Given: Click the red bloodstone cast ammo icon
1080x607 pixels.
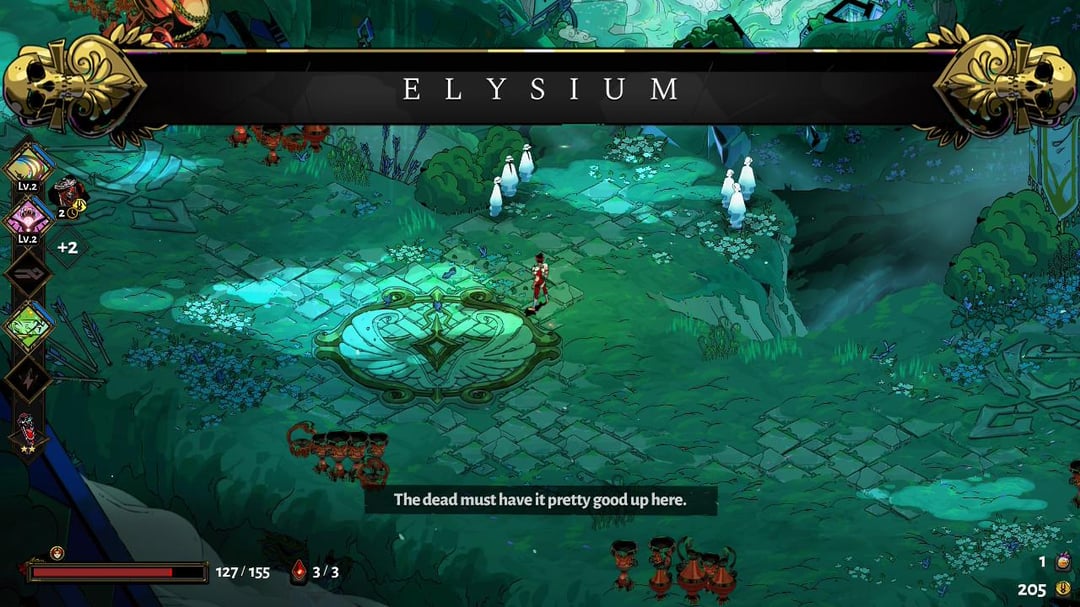Looking at the screenshot, I should 299,572.
